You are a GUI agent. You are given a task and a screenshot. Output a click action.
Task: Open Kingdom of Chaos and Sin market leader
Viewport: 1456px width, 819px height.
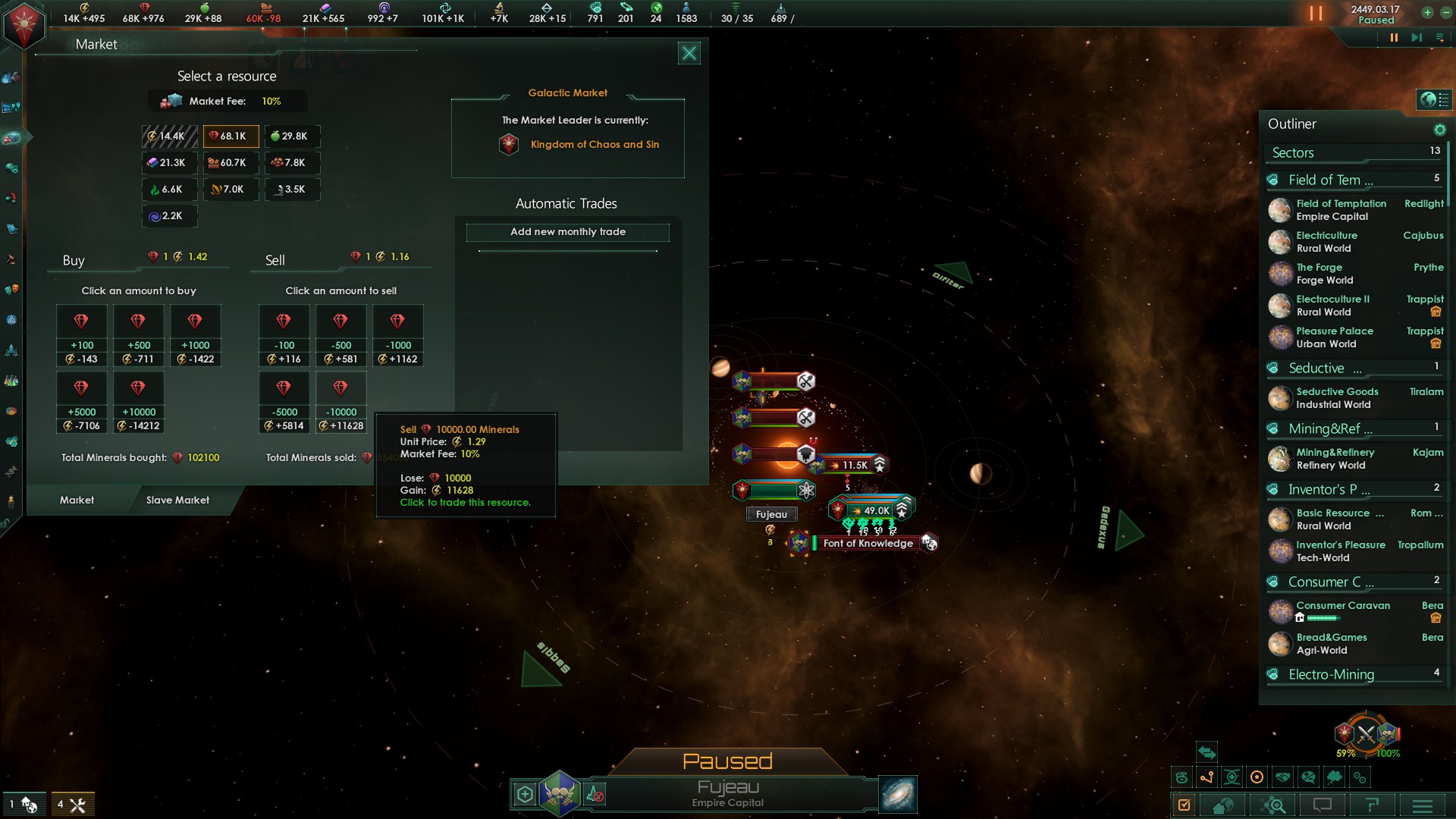click(x=595, y=145)
